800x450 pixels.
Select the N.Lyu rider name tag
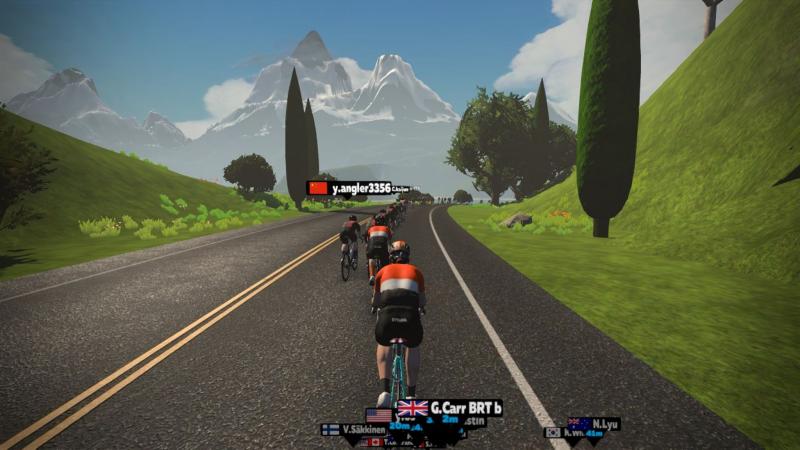coord(594,424)
